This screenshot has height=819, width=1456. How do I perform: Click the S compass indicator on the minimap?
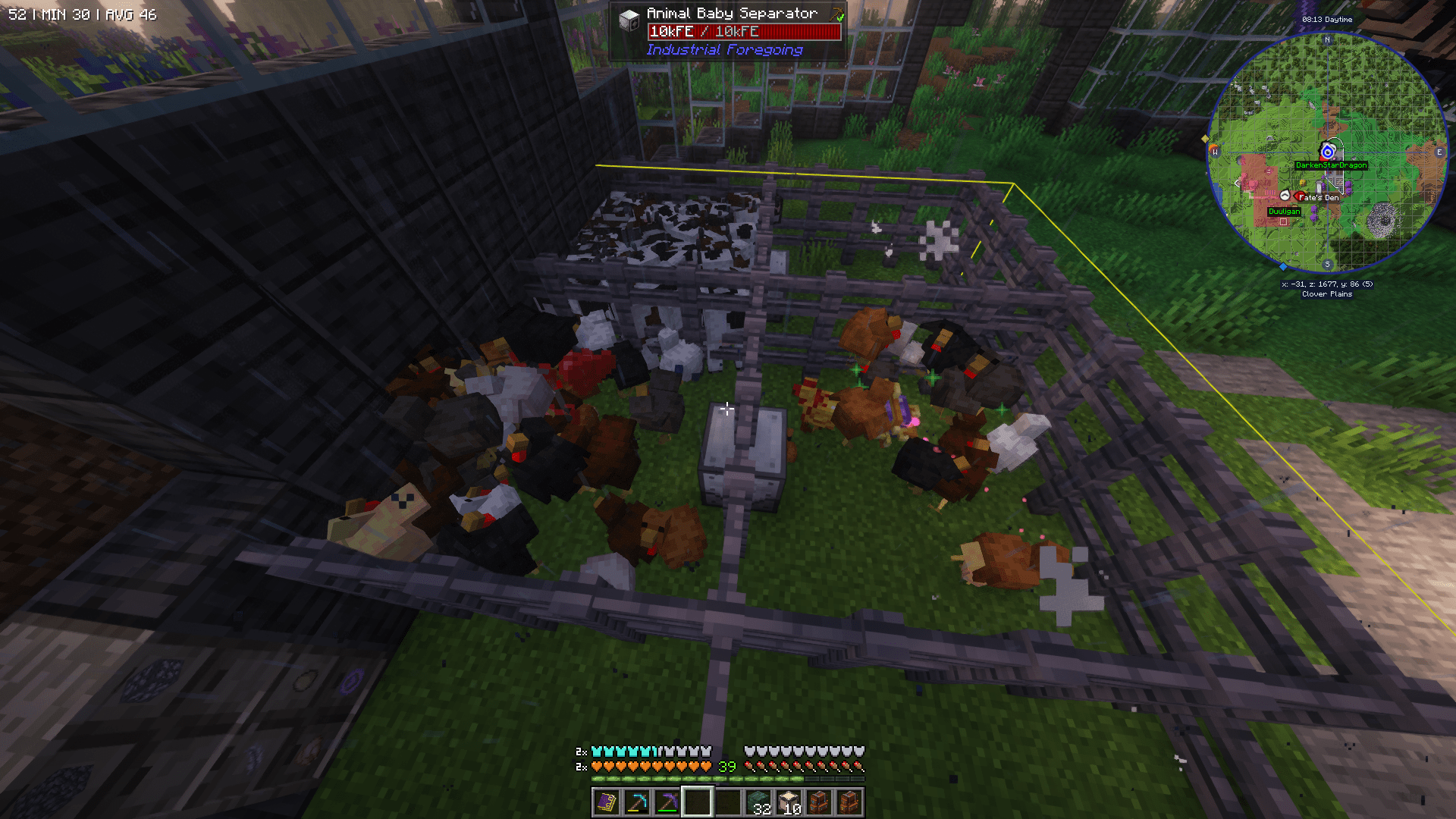pos(1327,264)
